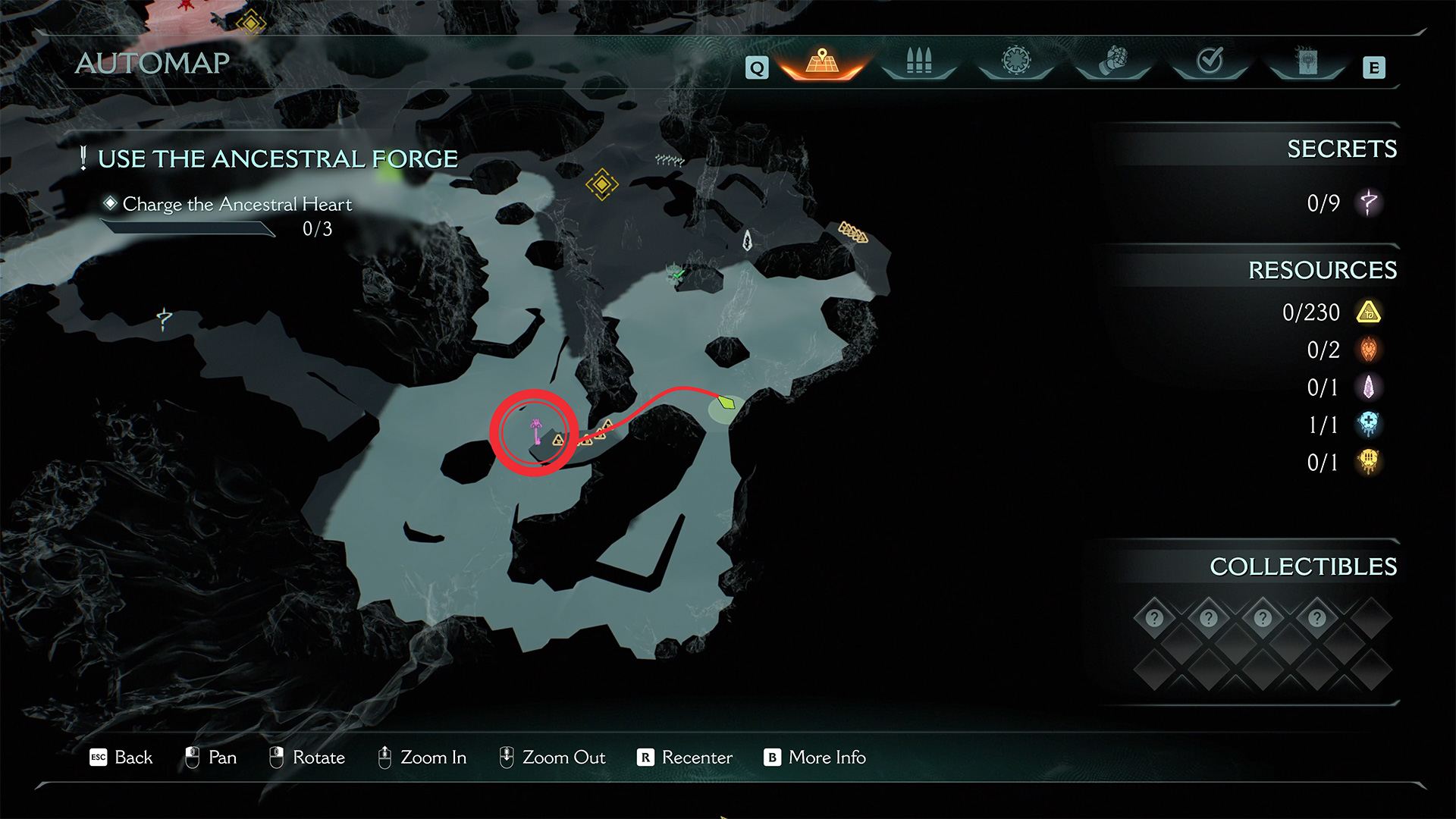1456x819 pixels.
Task: Click the Back button
Action: [x=121, y=758]
